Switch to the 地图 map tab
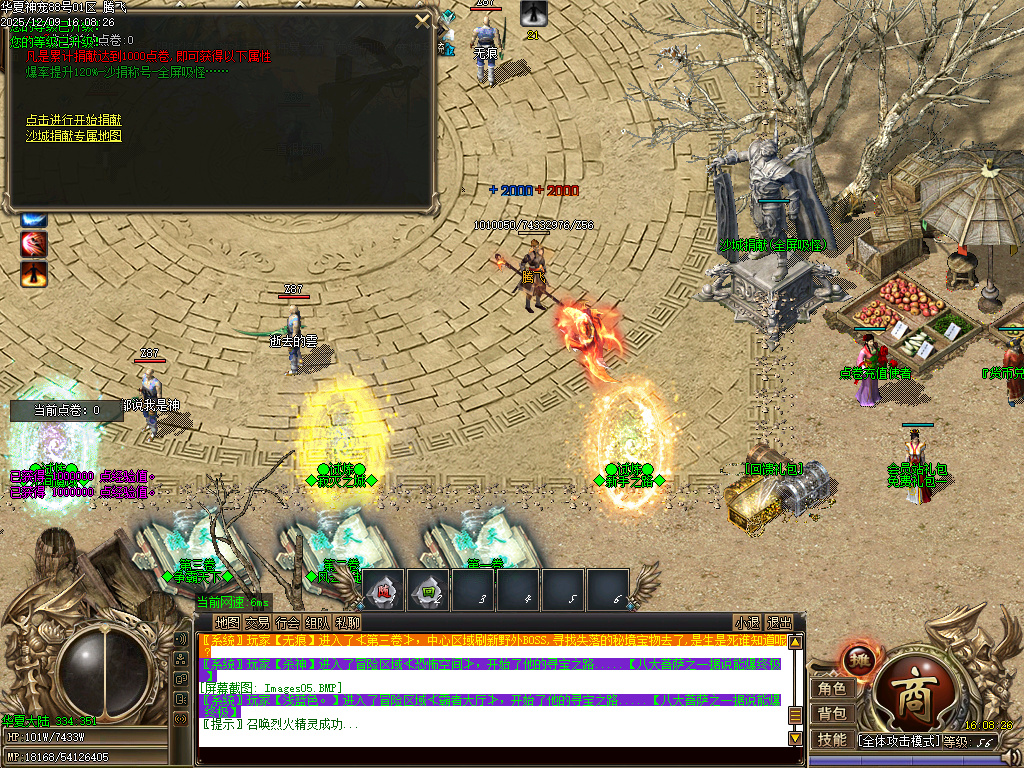This screenshot has height=768, width=1024. click(x=227, y=622)
